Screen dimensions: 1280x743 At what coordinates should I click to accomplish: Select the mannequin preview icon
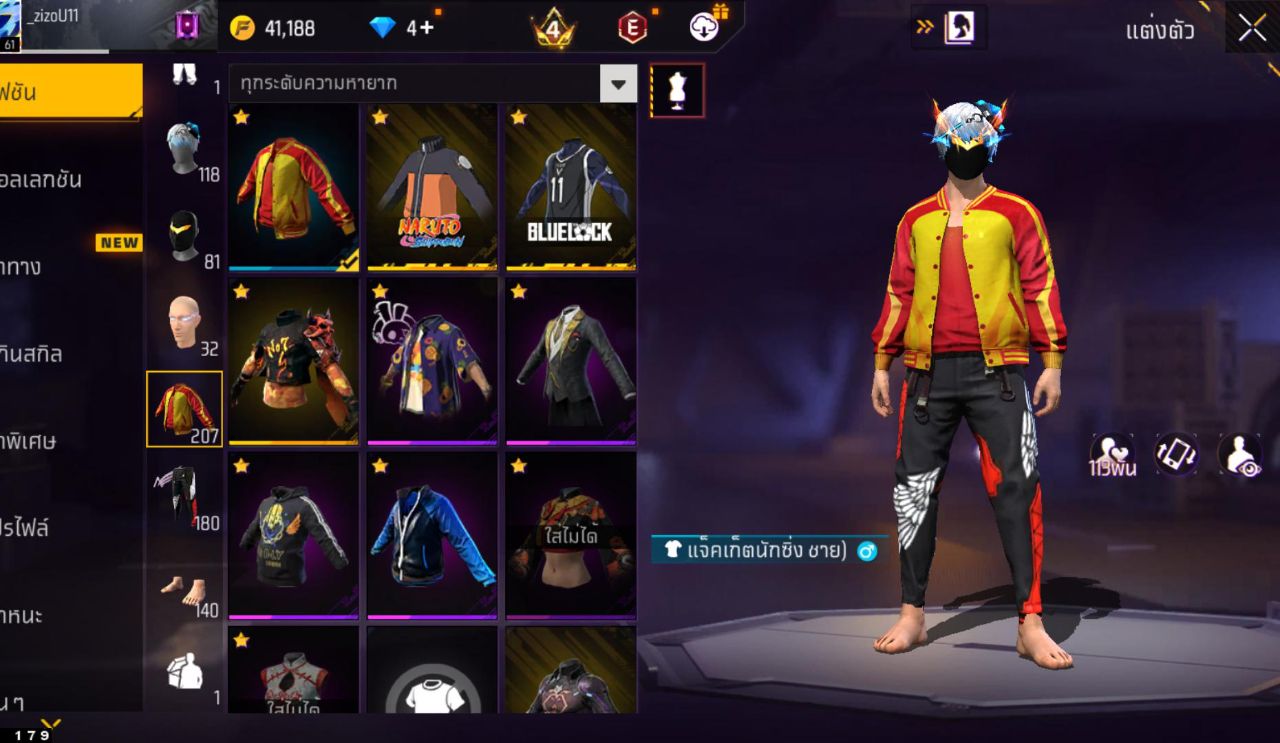click(676, 91)
